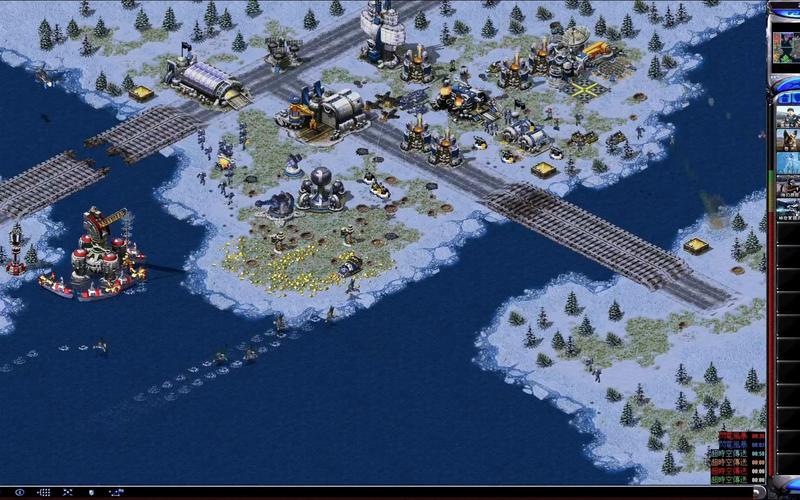Queue an attack dog from the sidebar
This screenshot has height=500, width=800.
pyautogui.click(x=788, y=139)
